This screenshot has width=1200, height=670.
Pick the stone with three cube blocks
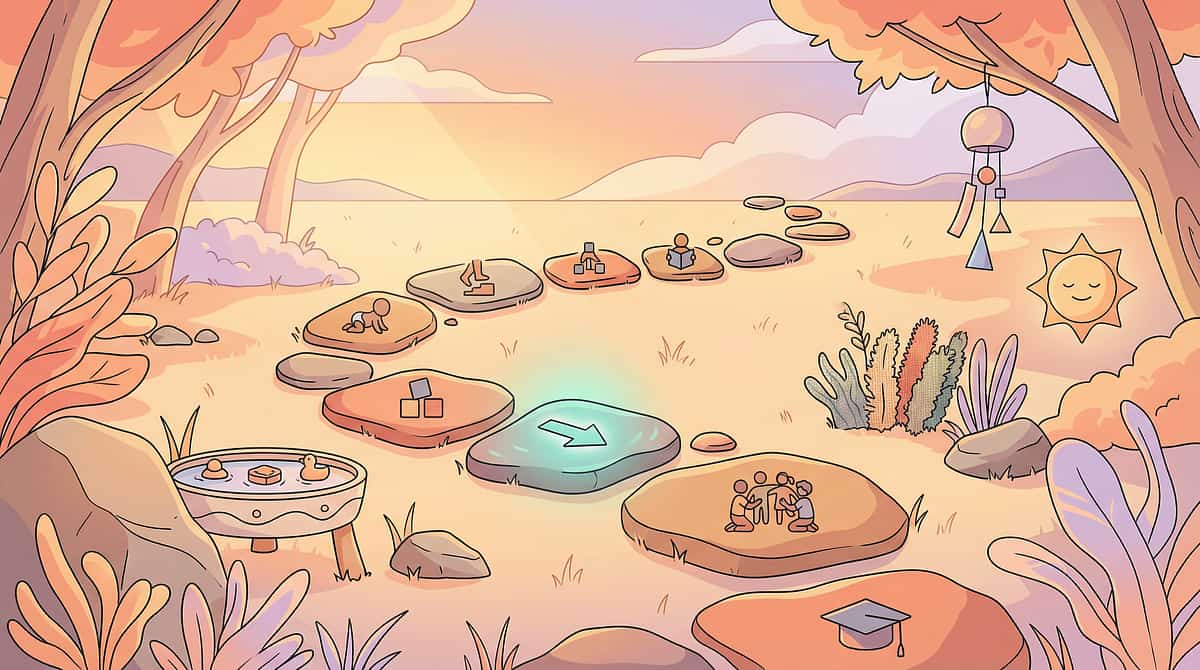pos(417,405)
